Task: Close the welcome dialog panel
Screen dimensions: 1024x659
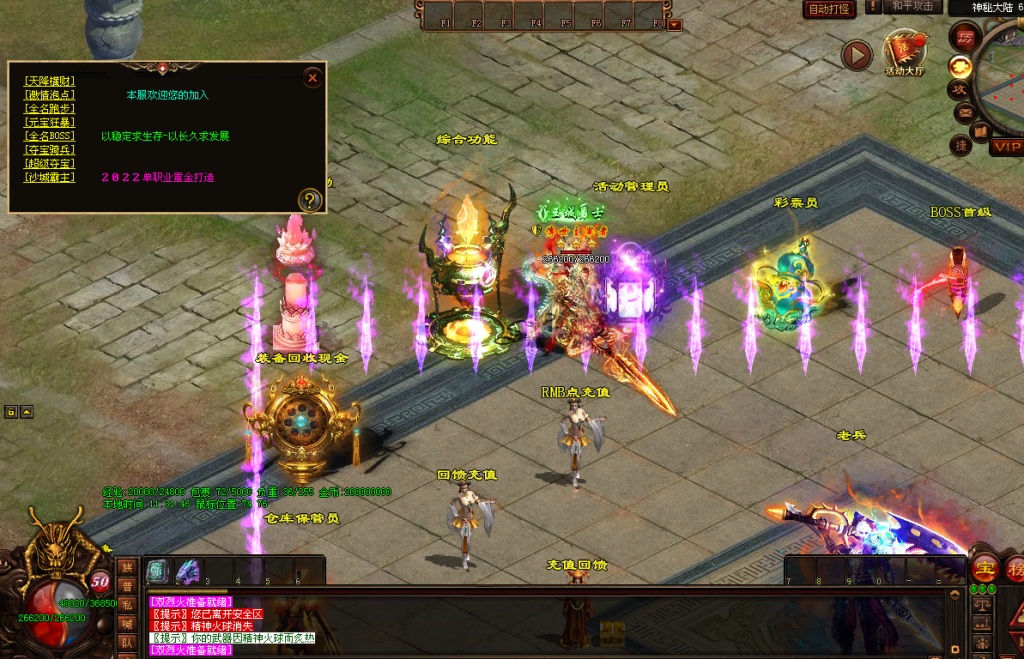Action: point(313,77)
